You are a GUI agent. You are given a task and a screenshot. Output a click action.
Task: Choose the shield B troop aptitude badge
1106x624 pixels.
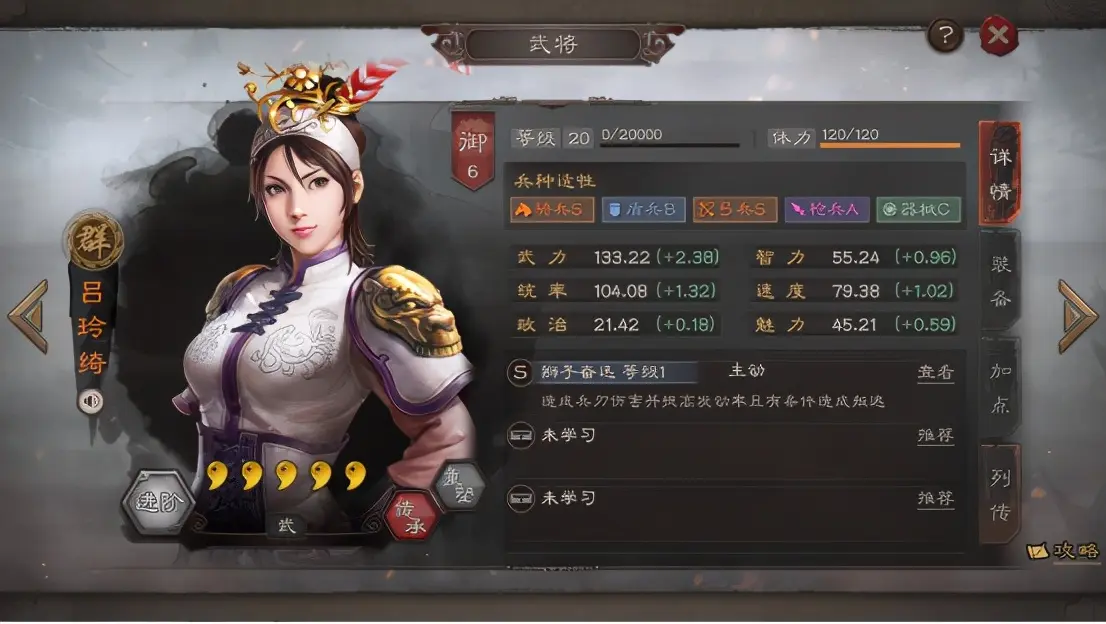pos(644,209)
